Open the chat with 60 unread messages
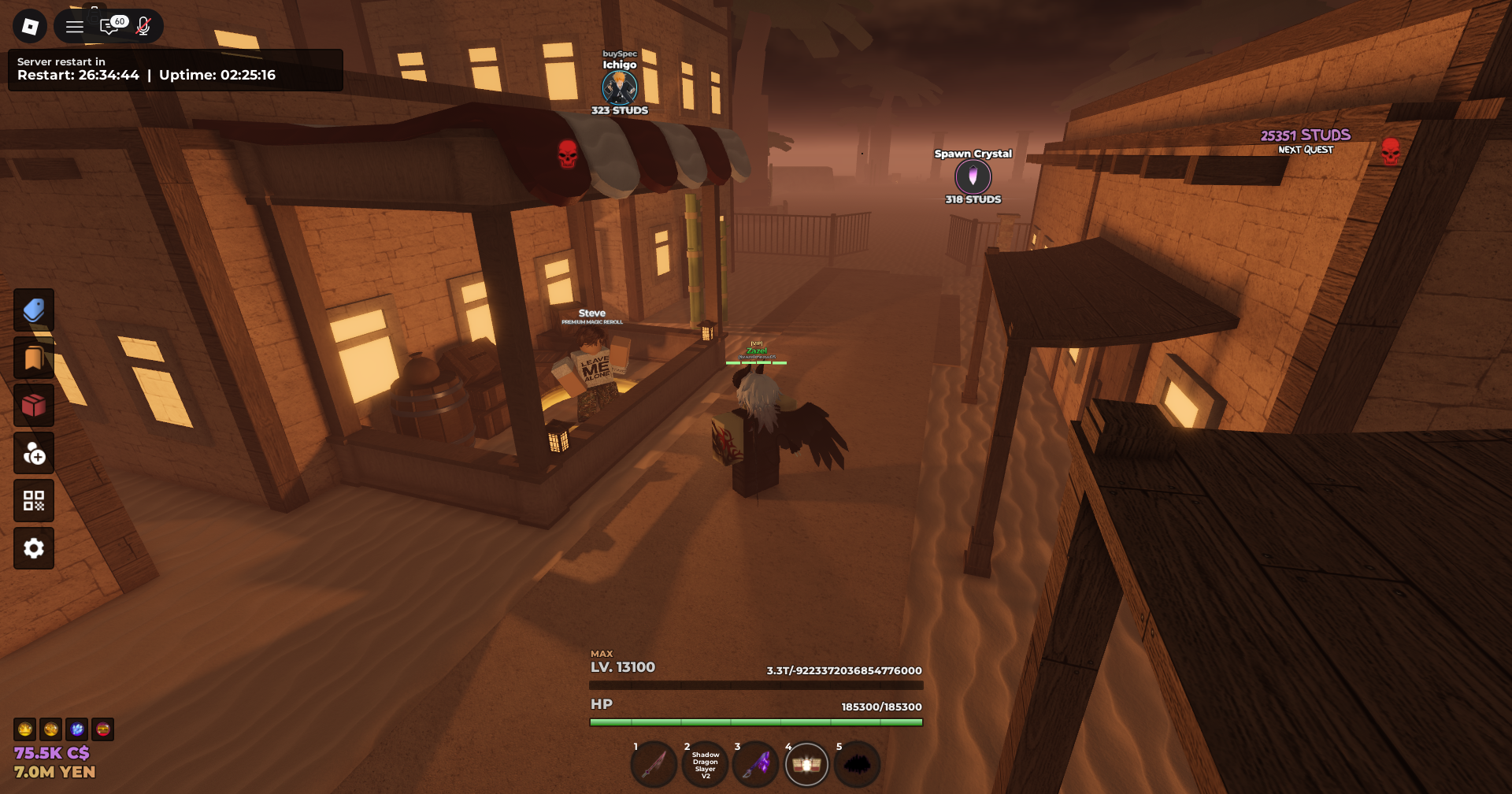Screen dimensions: 1512x794 point(111,27)
